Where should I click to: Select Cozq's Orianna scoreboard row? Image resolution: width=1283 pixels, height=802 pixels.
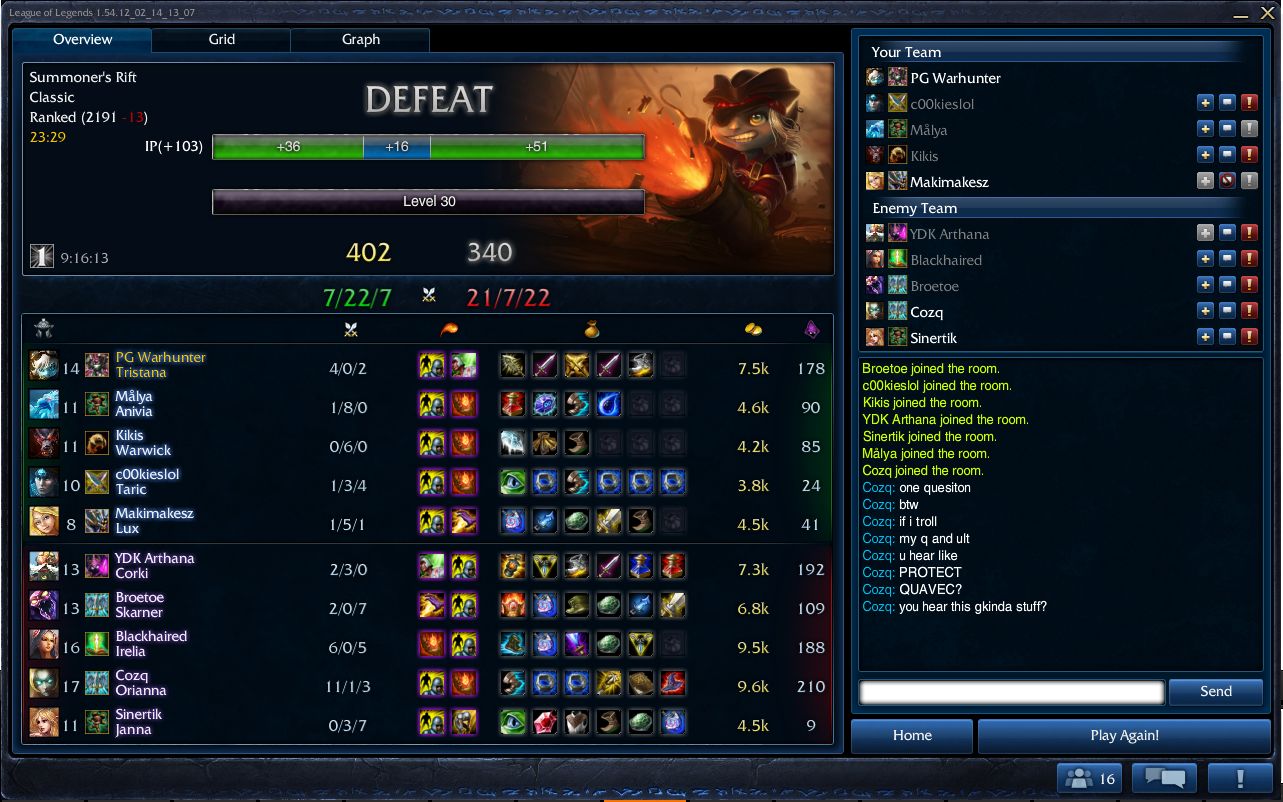tap(427, 683)
